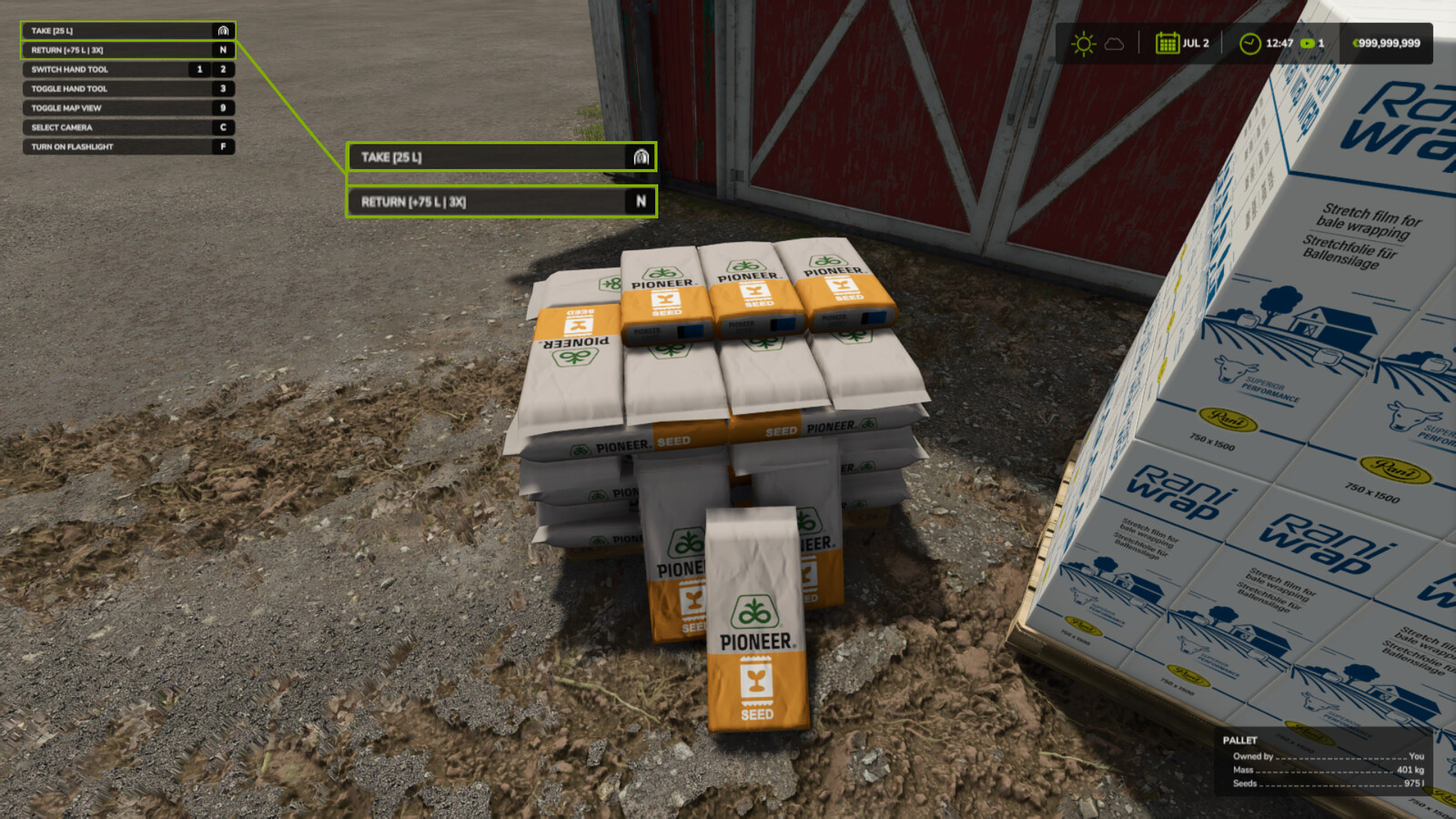
Task: Click the green calendar date icon
Action: 1167,43
